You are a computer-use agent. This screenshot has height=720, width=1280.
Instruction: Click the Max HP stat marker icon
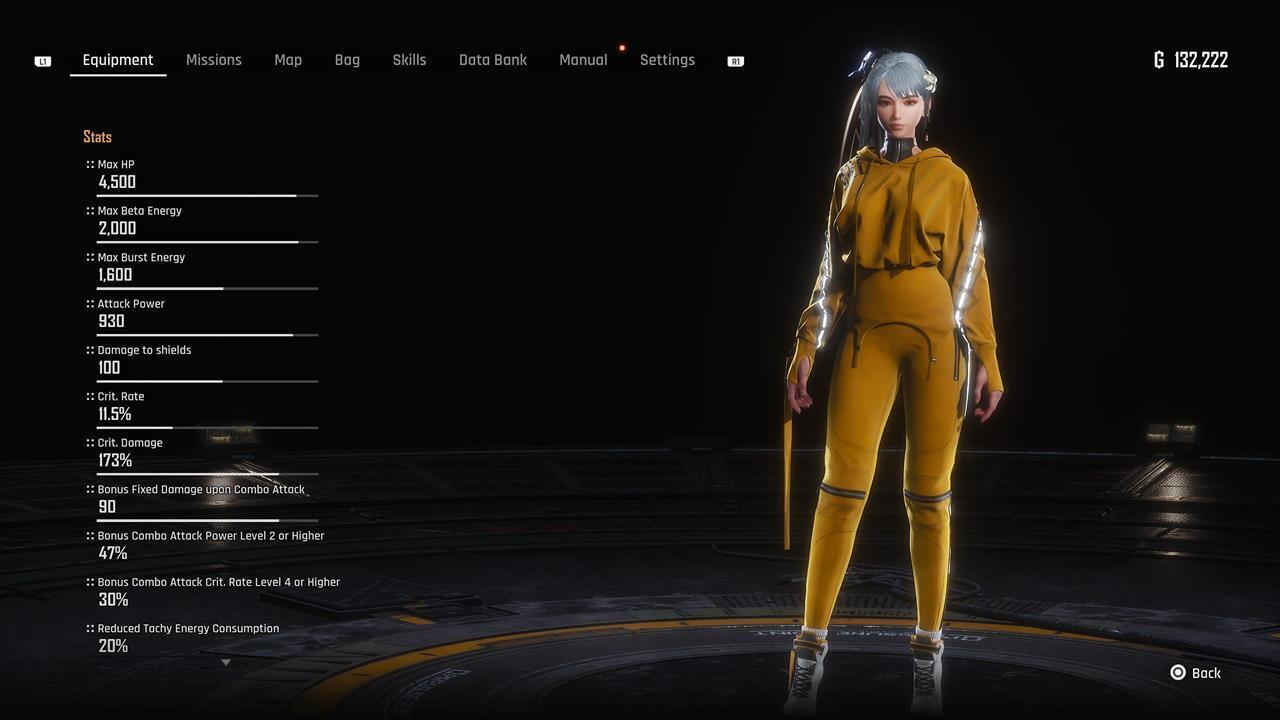89,164
